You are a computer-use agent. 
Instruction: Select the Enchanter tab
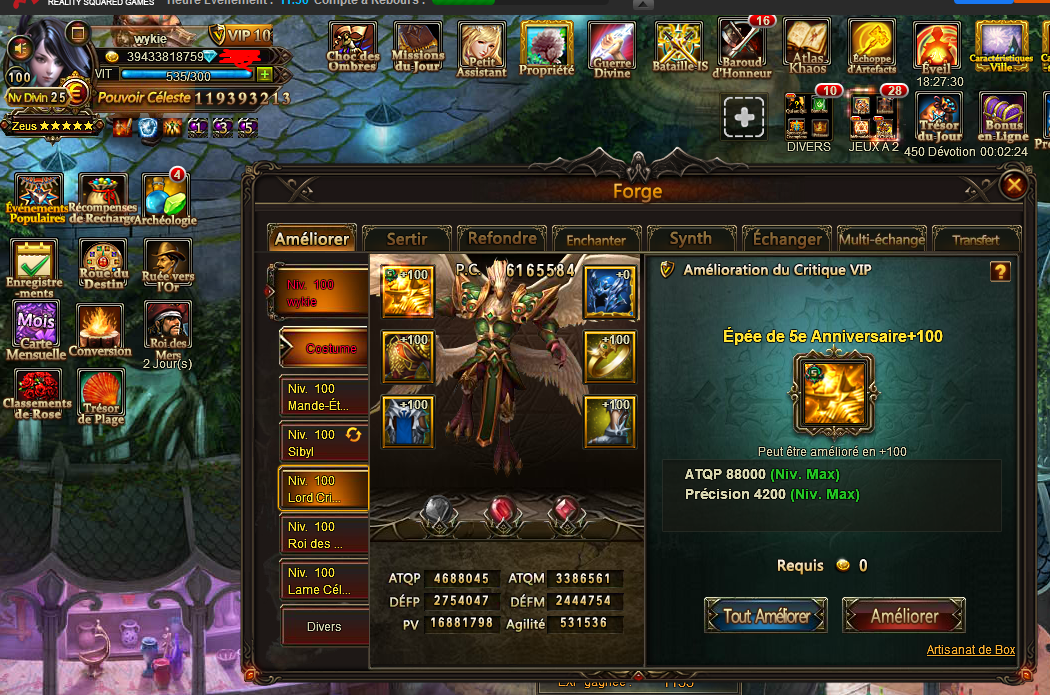coord(596,240)
